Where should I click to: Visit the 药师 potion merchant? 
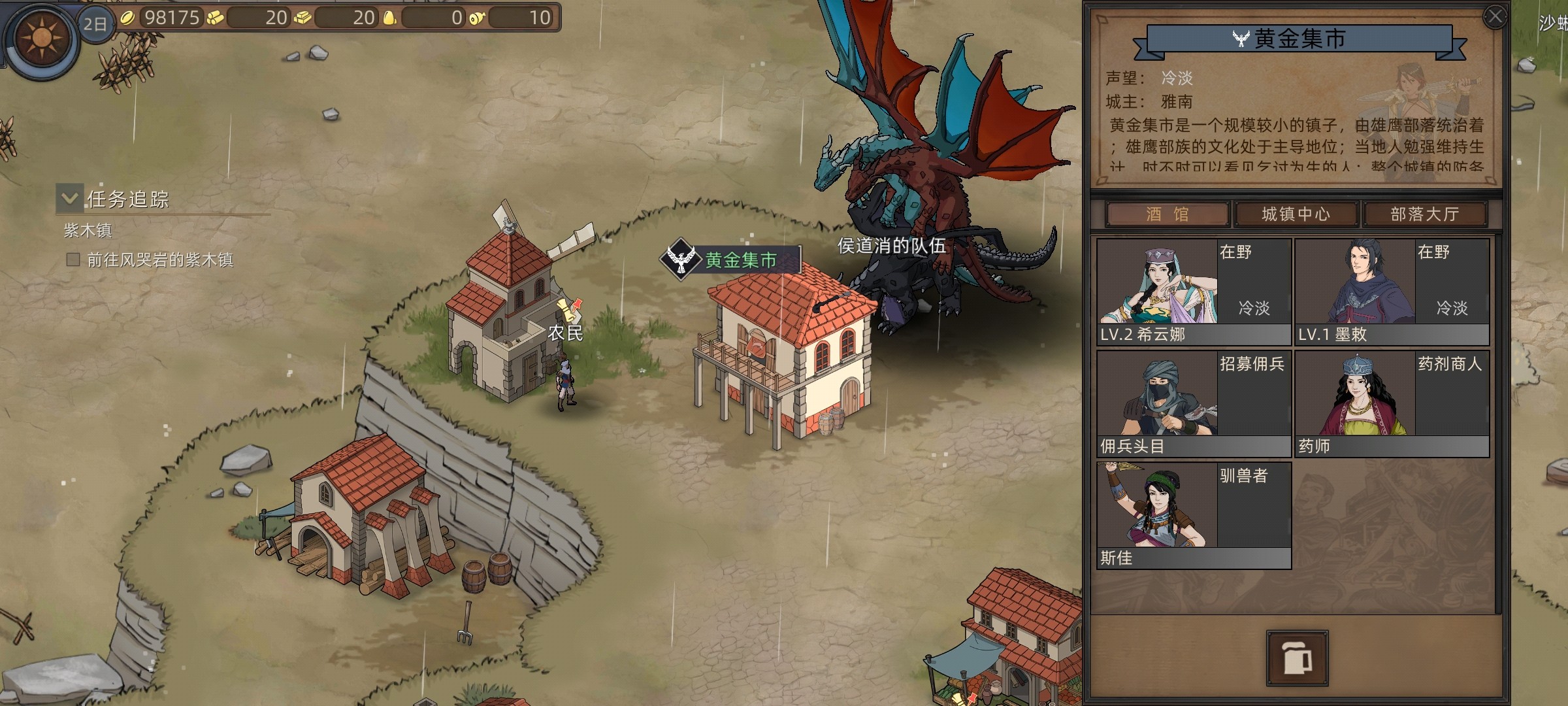click(1392, 403)
